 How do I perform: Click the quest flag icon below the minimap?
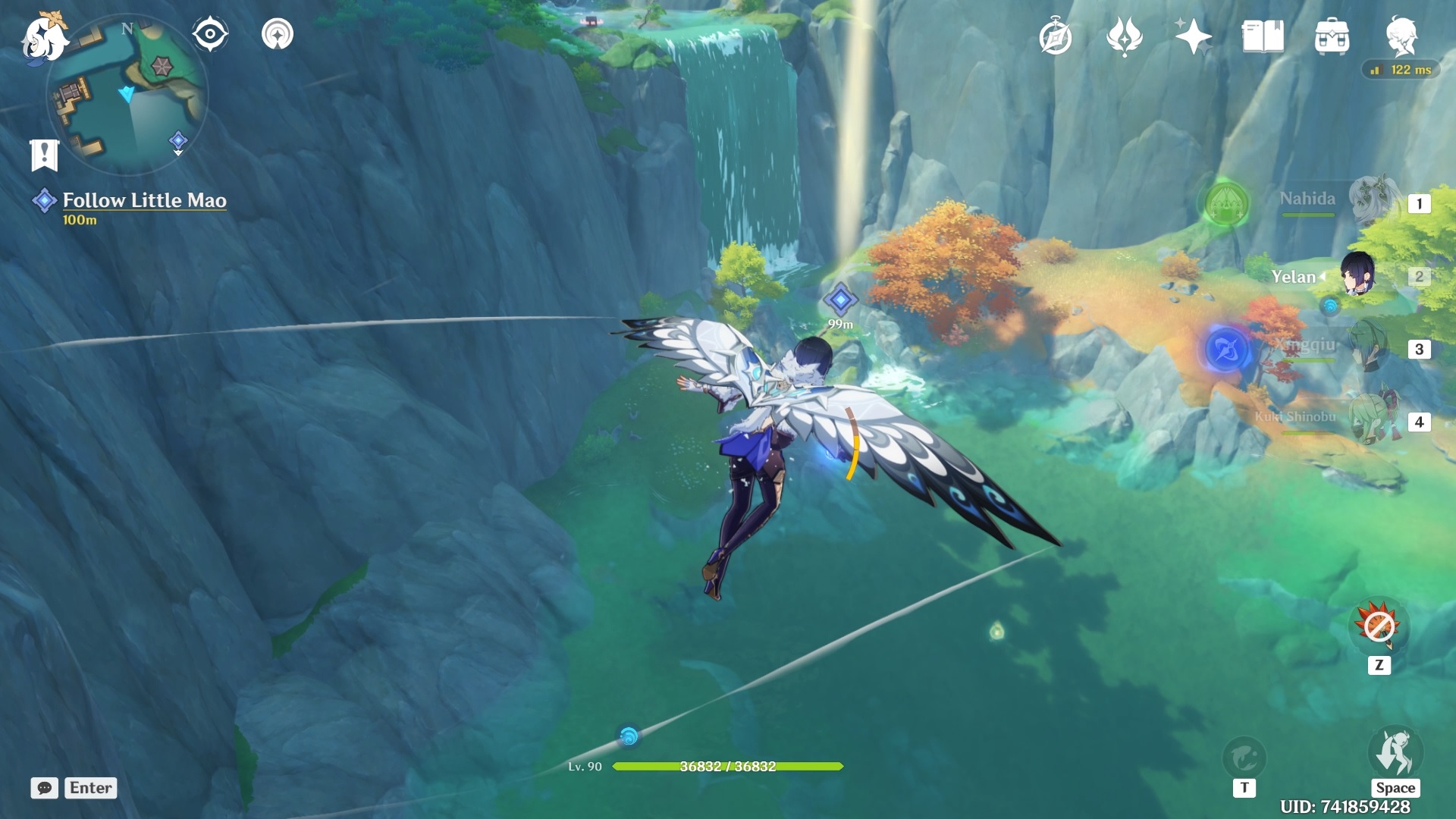coord(45,154)
